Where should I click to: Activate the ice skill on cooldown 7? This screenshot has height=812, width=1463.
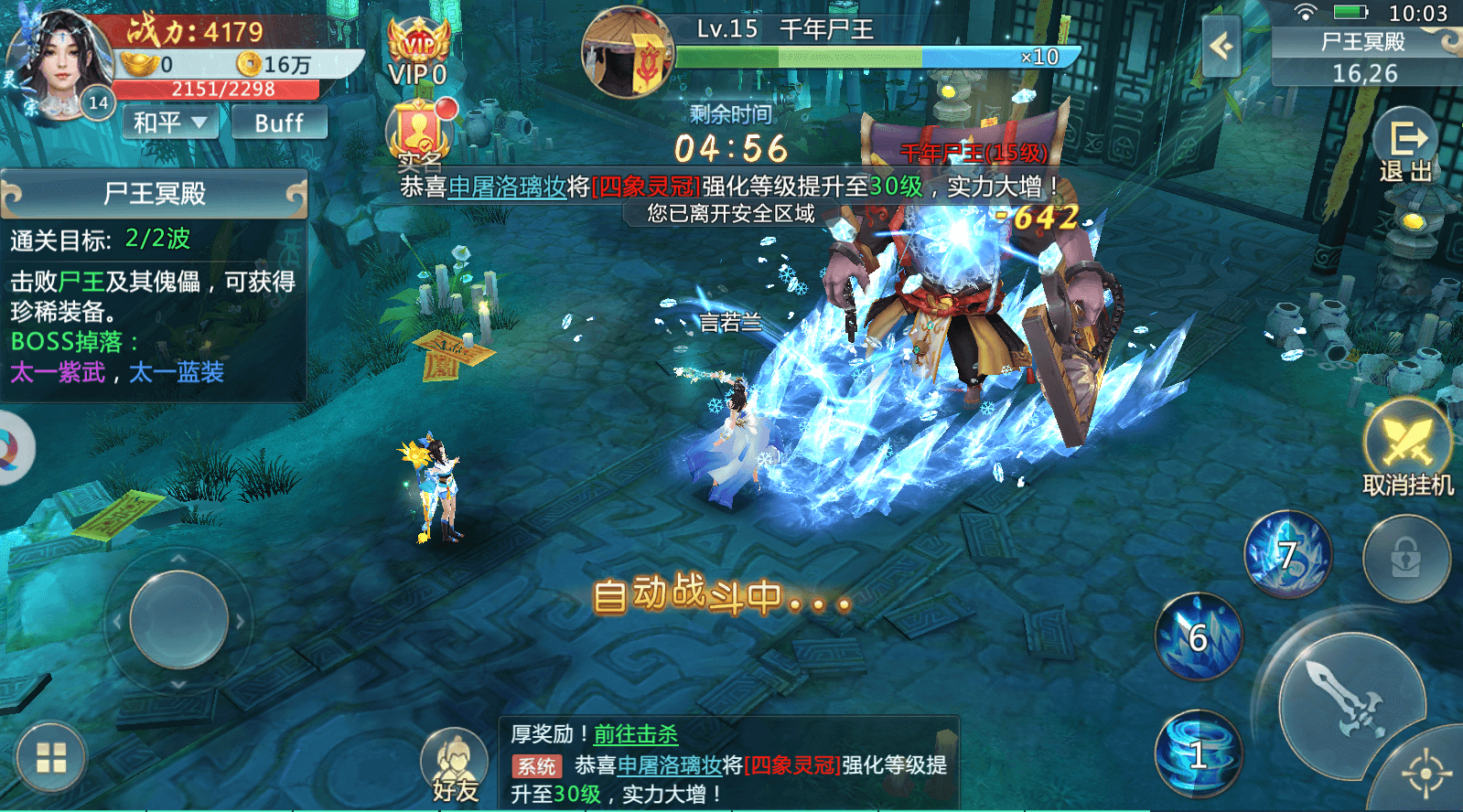[1288, 553]
